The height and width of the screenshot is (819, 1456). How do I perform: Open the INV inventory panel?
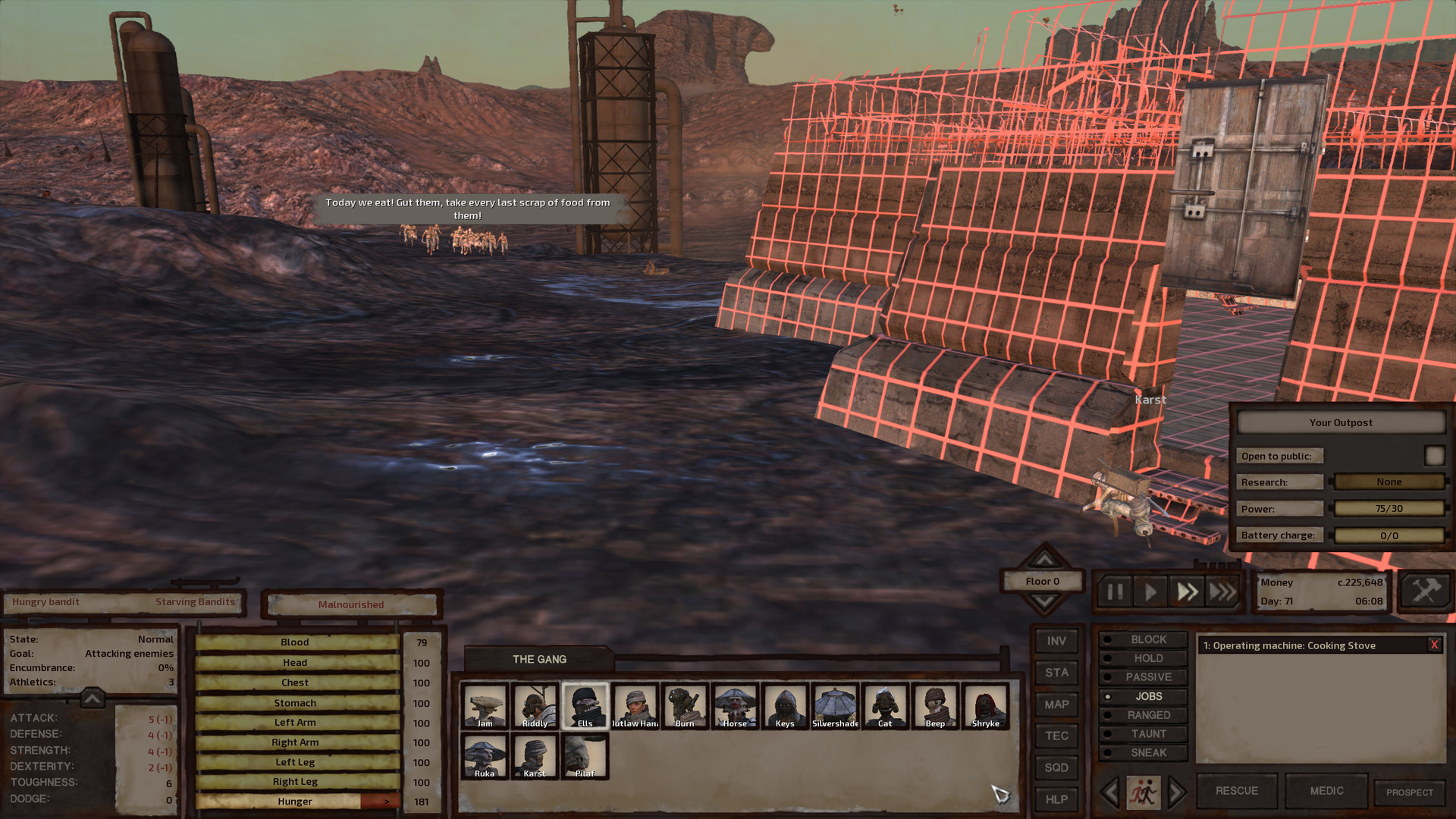(x=1056, y=641)
